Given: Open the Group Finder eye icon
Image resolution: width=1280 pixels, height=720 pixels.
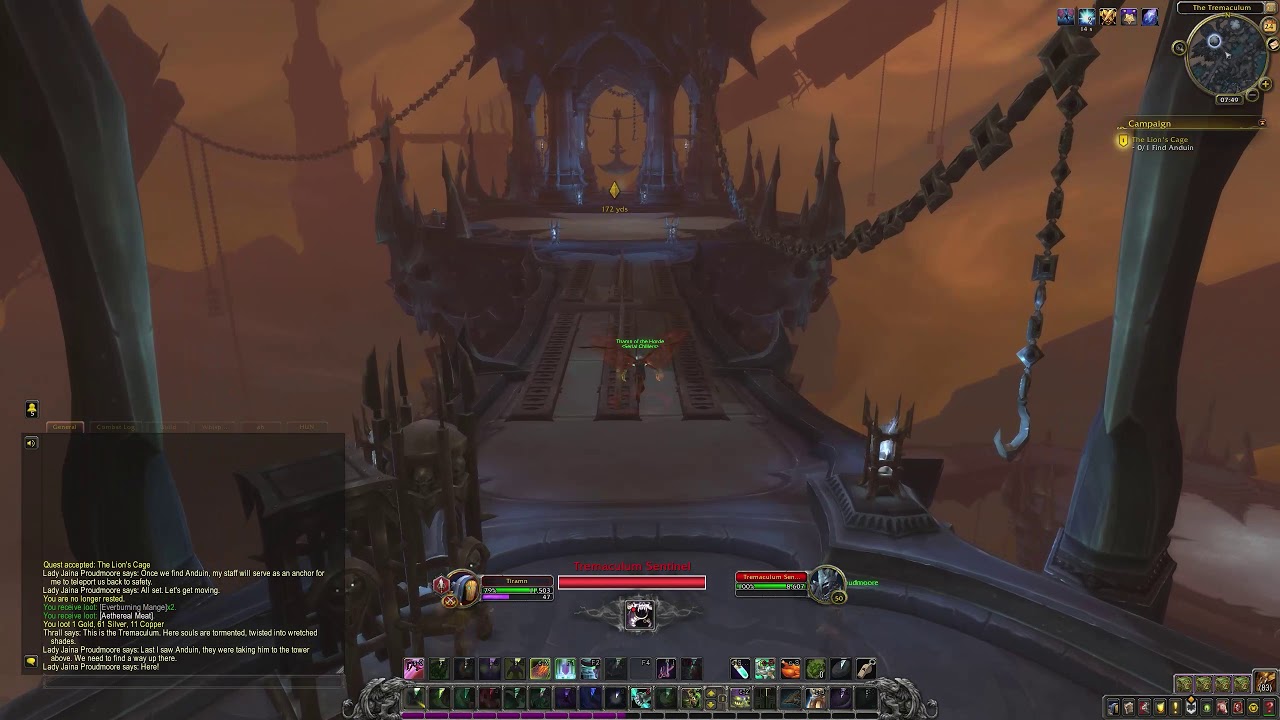Looking at the screenshot, I should coord(1206,707).
